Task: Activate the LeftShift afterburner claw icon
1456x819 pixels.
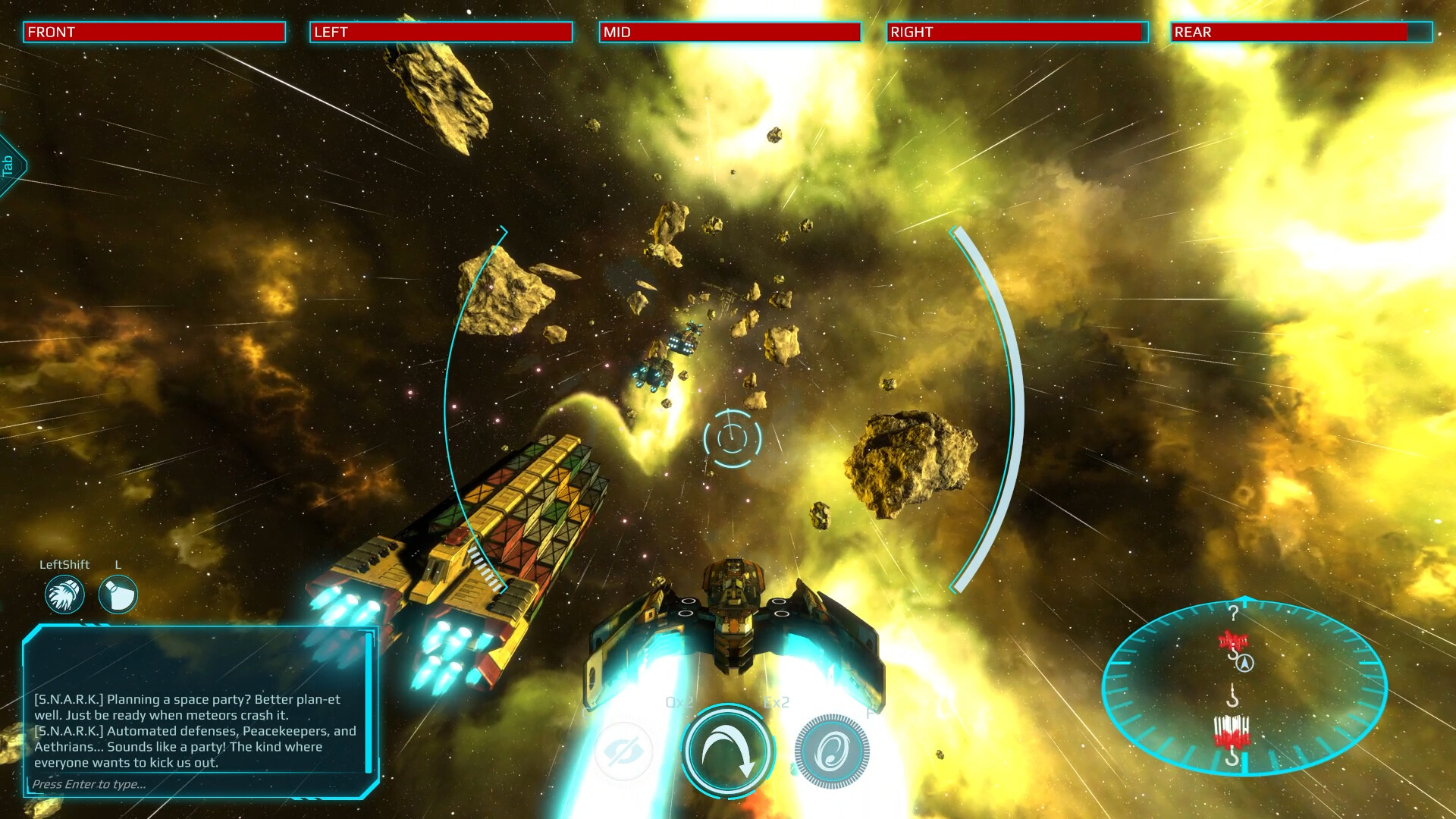Action: click(x=64, y=594)
